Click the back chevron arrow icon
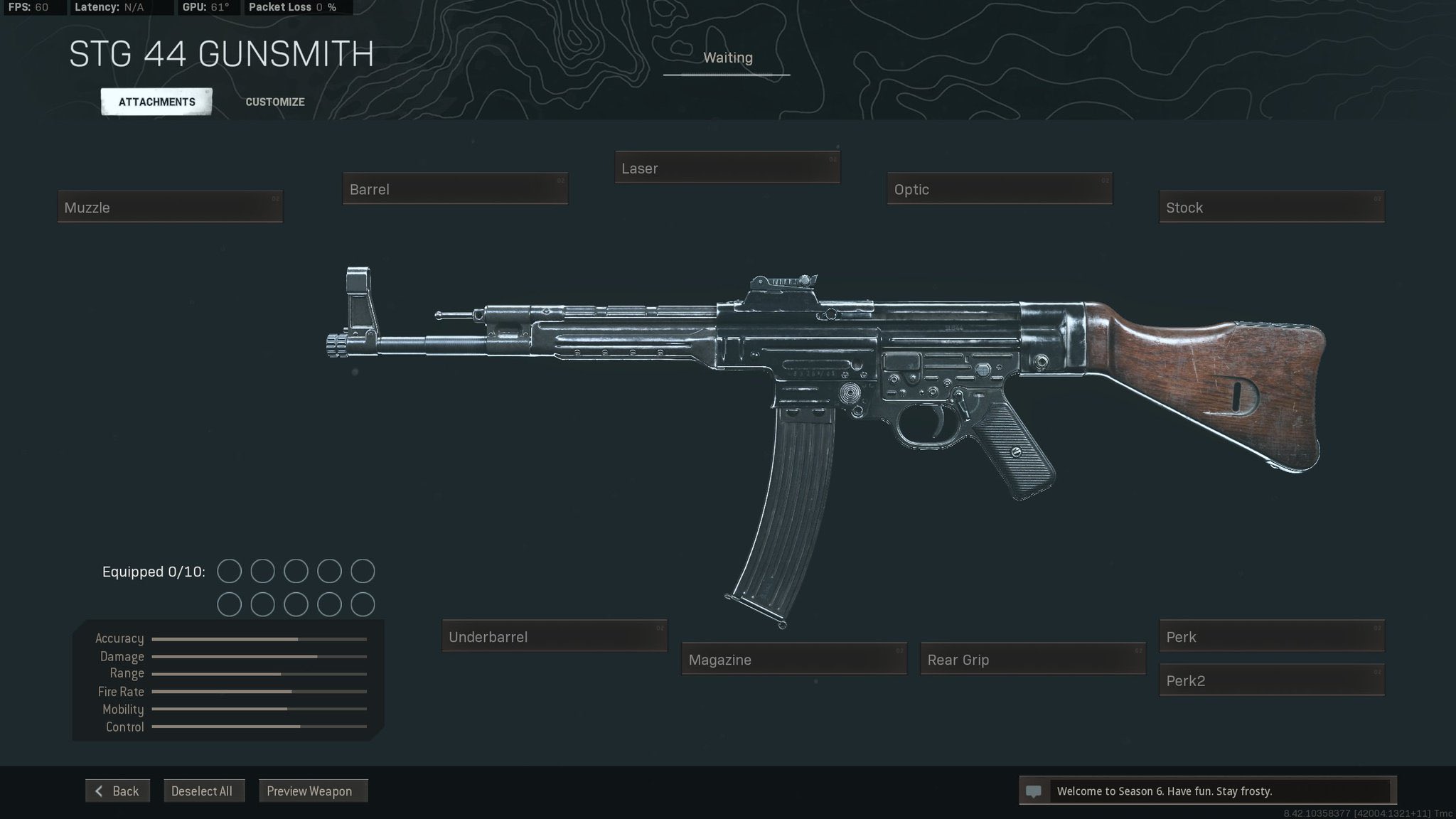 pos(100,791)
